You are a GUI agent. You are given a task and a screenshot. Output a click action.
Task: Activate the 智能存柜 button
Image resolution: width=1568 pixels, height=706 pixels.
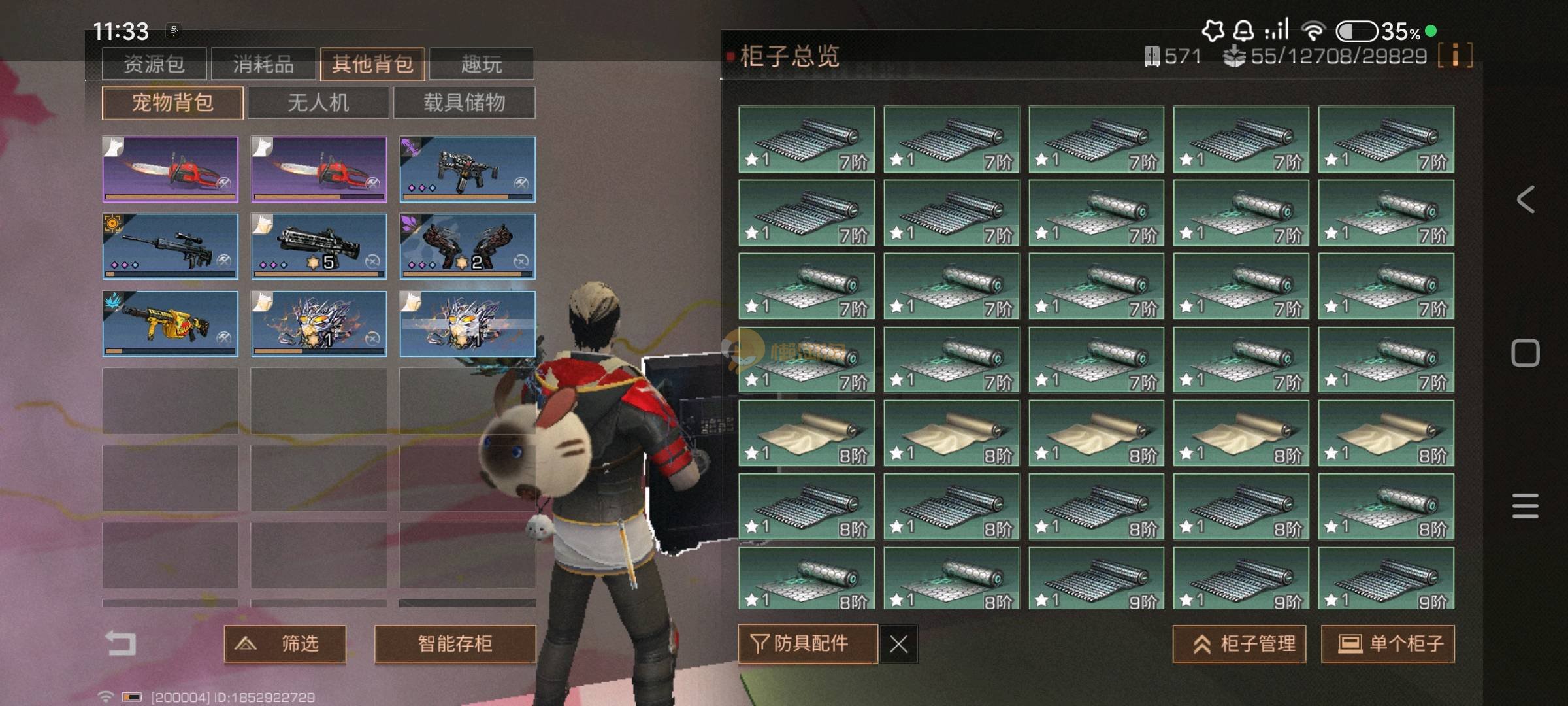(455, 644)
